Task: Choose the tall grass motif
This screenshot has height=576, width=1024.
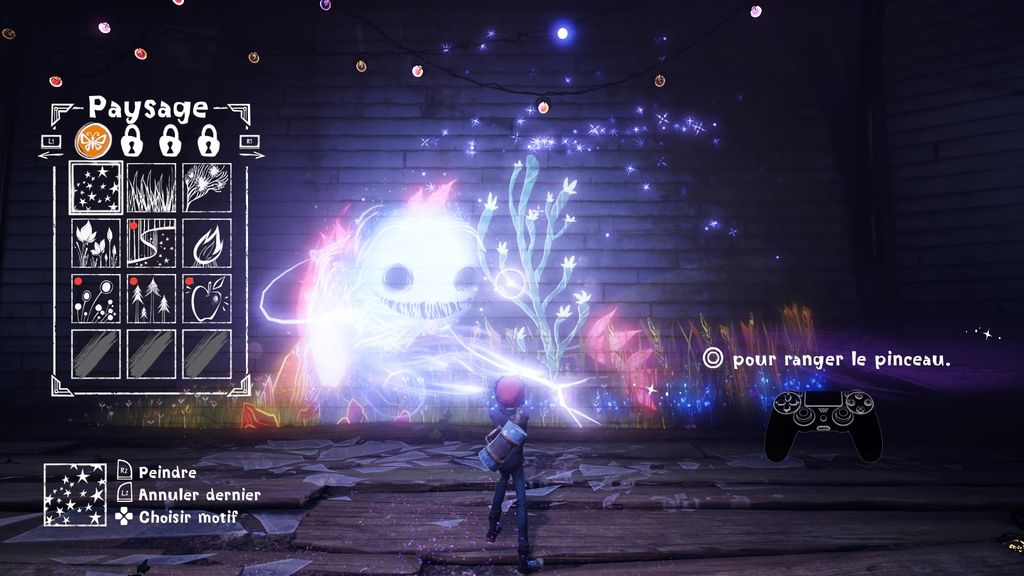Action: [x=151, y=188]
